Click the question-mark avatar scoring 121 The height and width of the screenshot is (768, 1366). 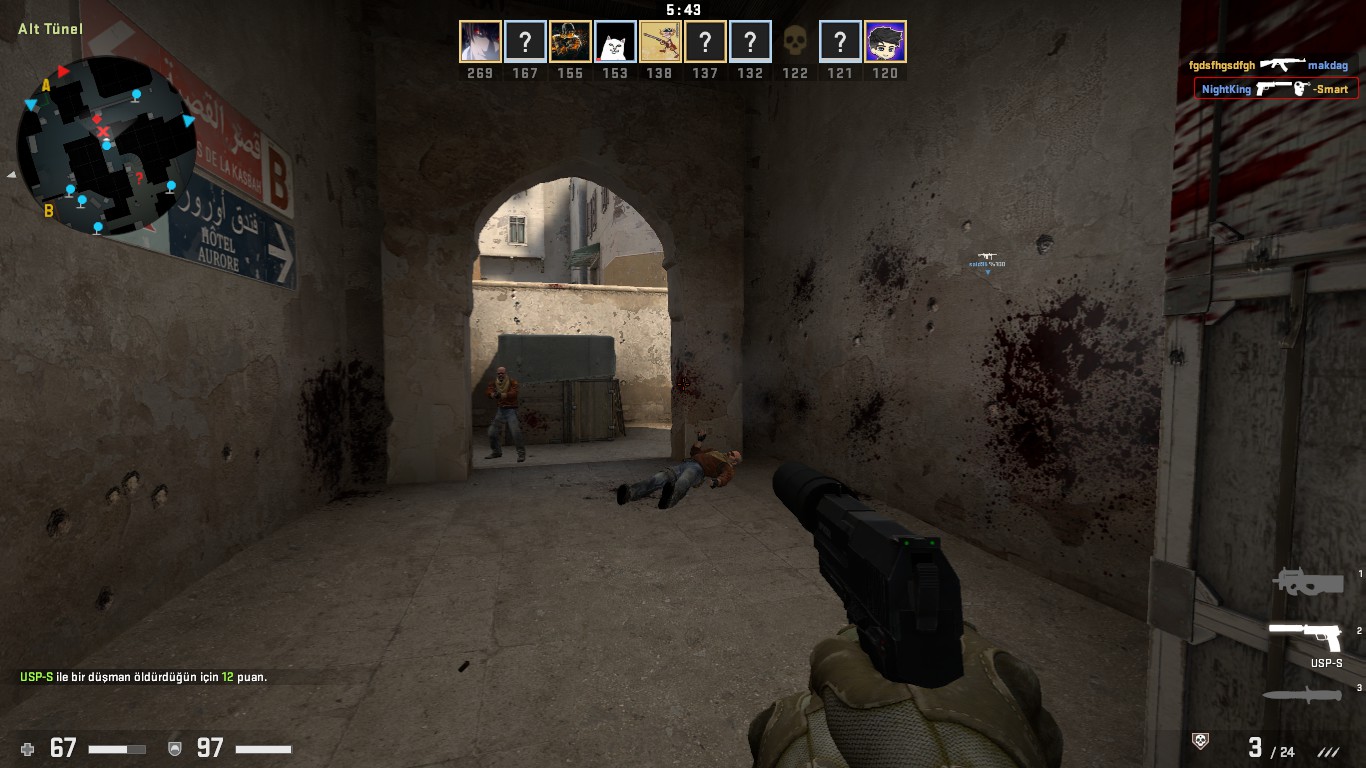(840, 42)
